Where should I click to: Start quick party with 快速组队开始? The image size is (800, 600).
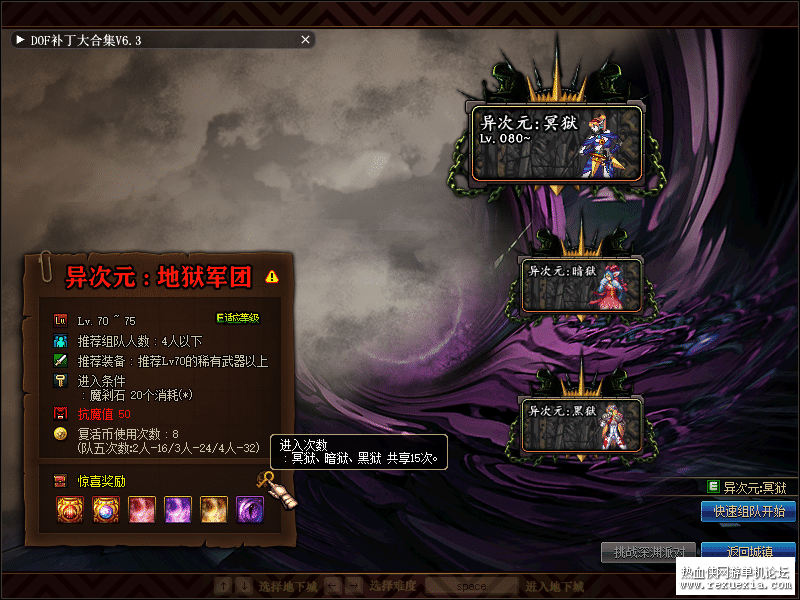[748, 511]
